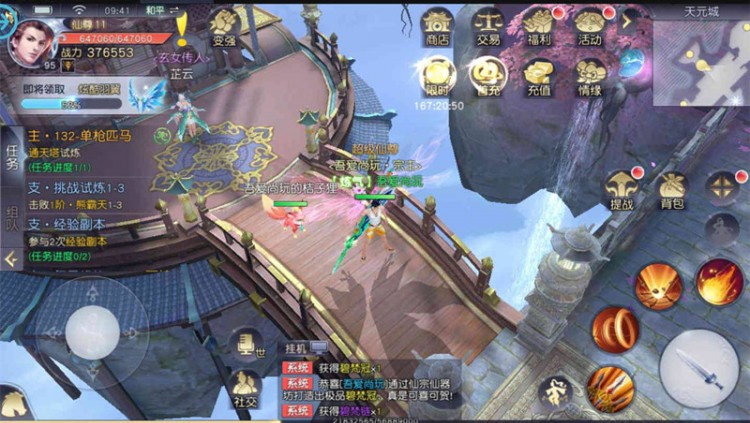This screenshot has height=423, width=750.
Task: Open the 活动 events menu
Action: click(x=589, y=26)
